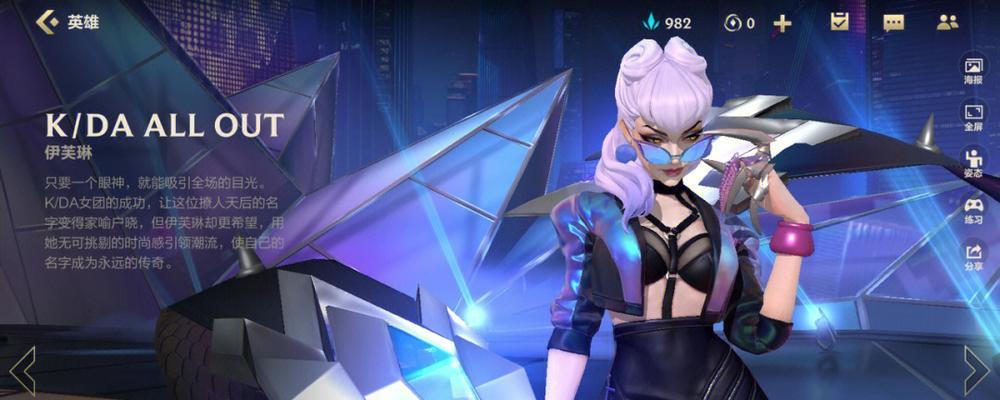Open the missions checklist icon
Screen dimensions: 1000x400
pos(840,22)
